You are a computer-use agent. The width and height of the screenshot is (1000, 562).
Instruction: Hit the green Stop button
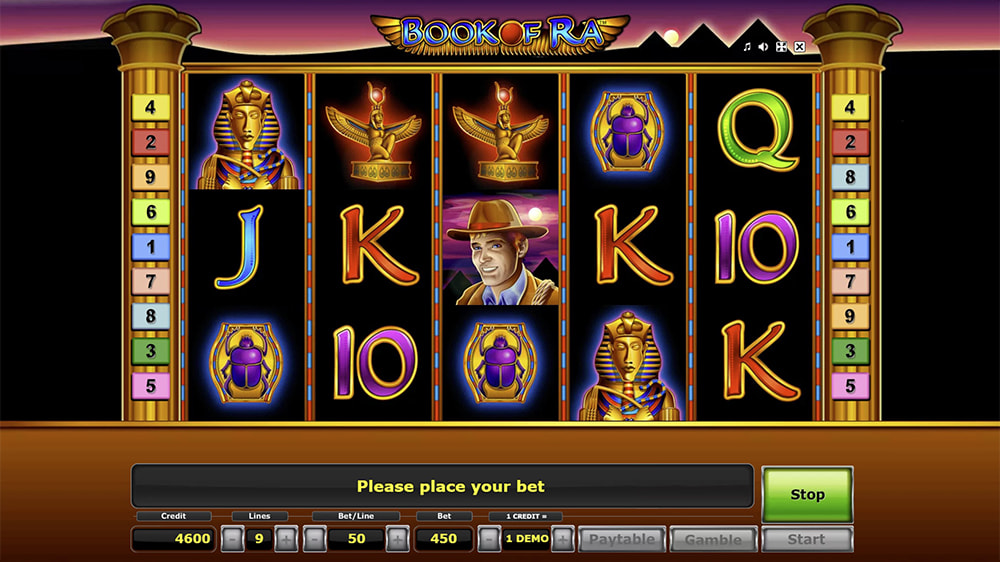point(807,494)
